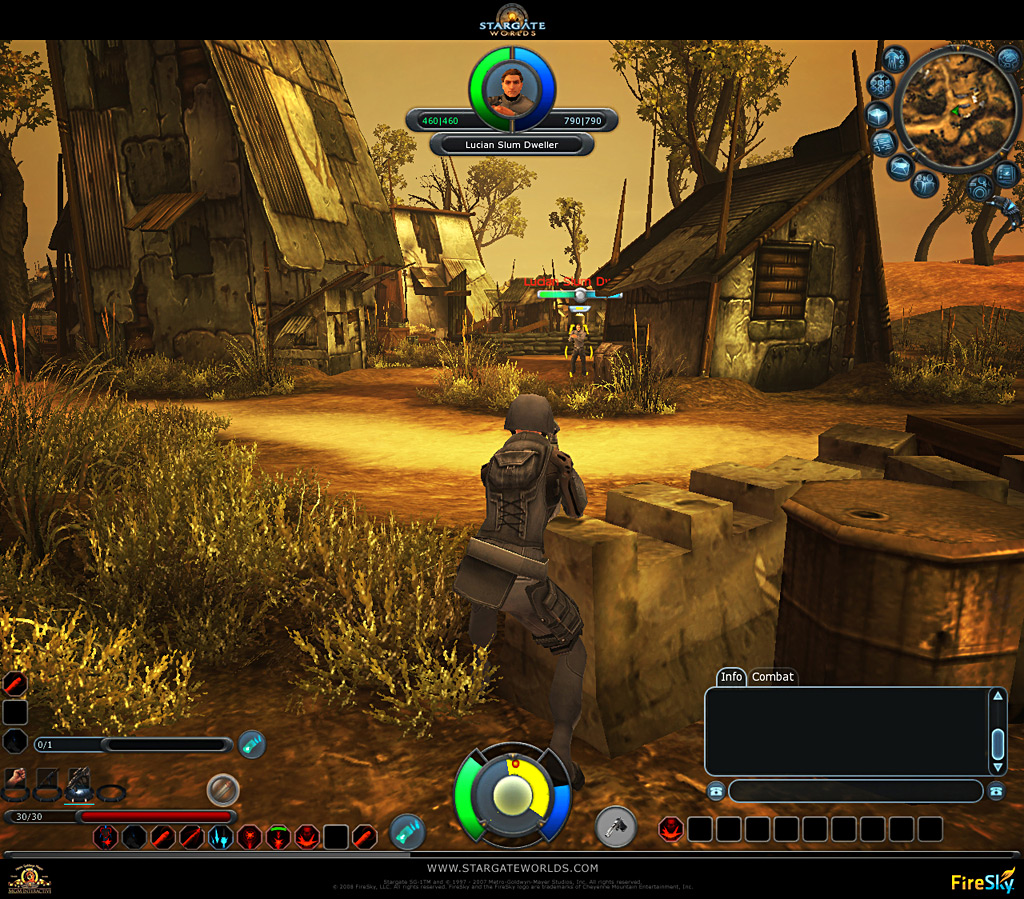Use the blue lightning ability on hotbar
The image size is (1024, 899).
pos(220,836)
